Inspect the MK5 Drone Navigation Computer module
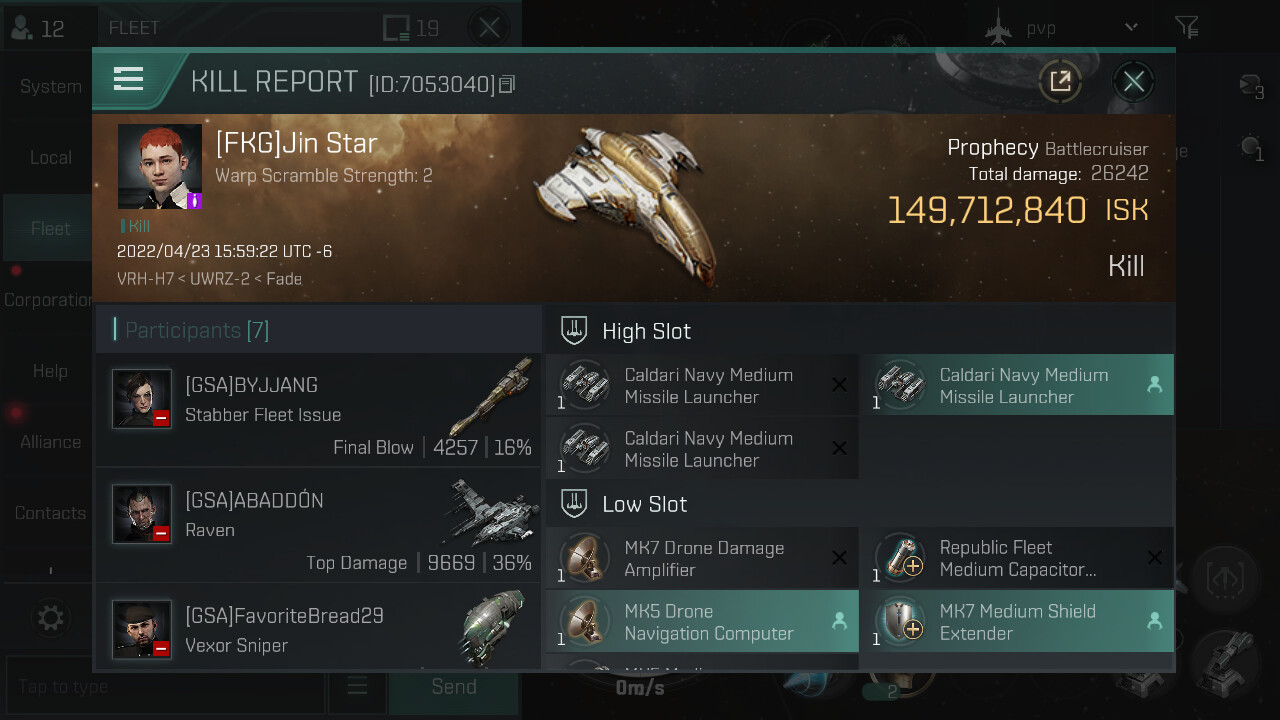Image resolution: width=1280 pixels, height=720 pixels. [702, 622]
